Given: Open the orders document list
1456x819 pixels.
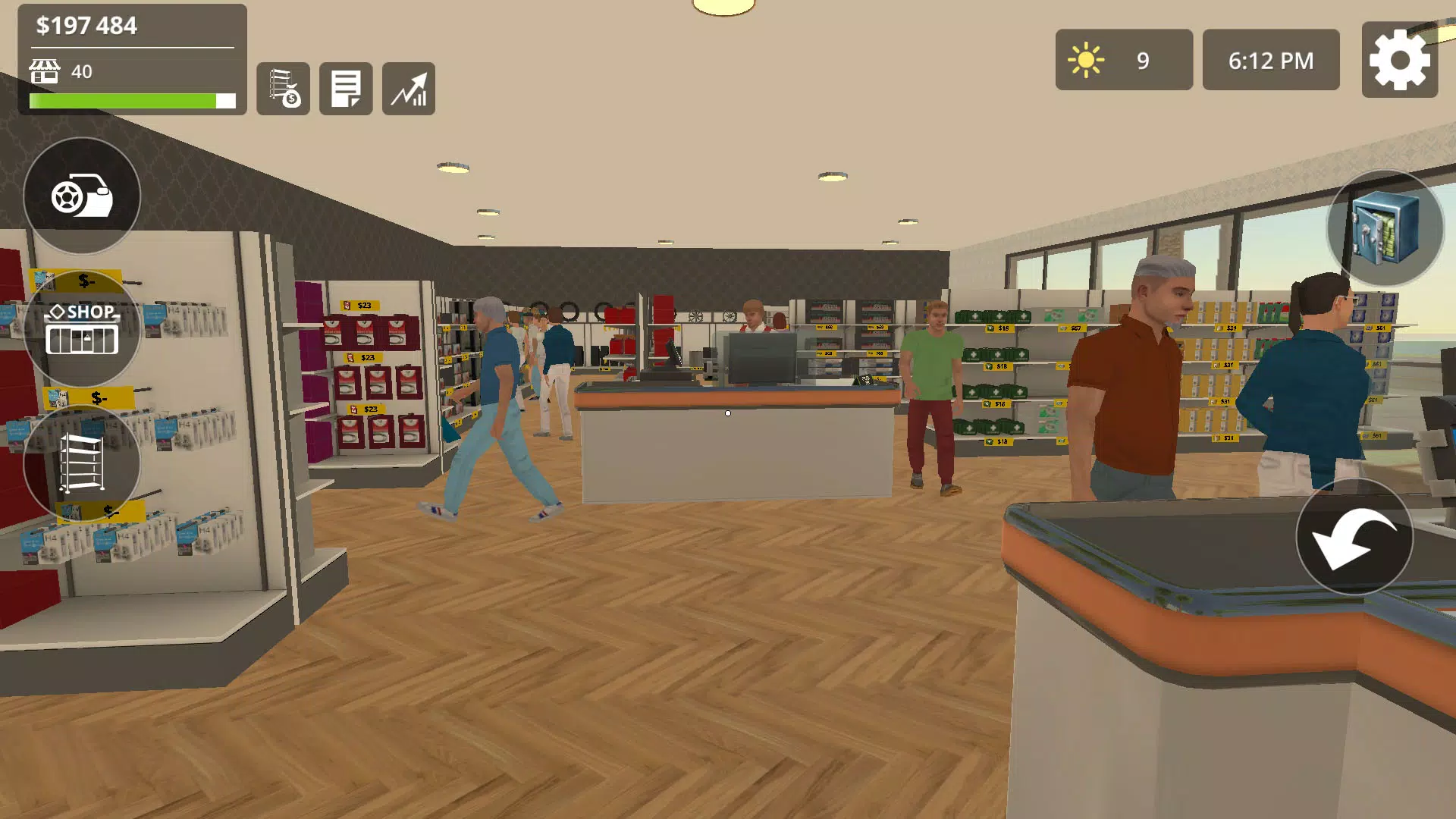Looking at the screenshot, I should [346, 89].
